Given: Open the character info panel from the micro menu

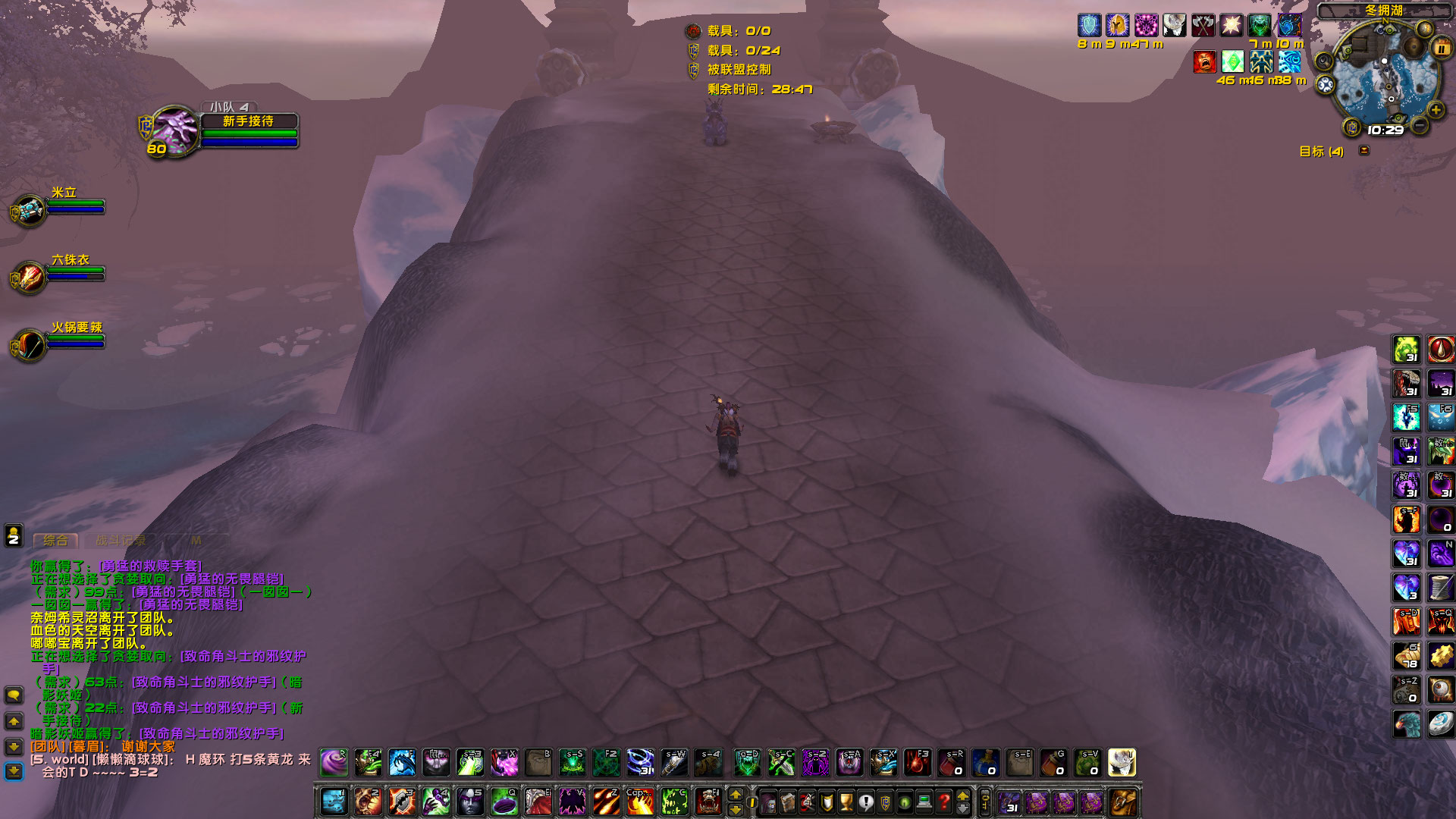Looking at the screenshot, I should point(768,802).
